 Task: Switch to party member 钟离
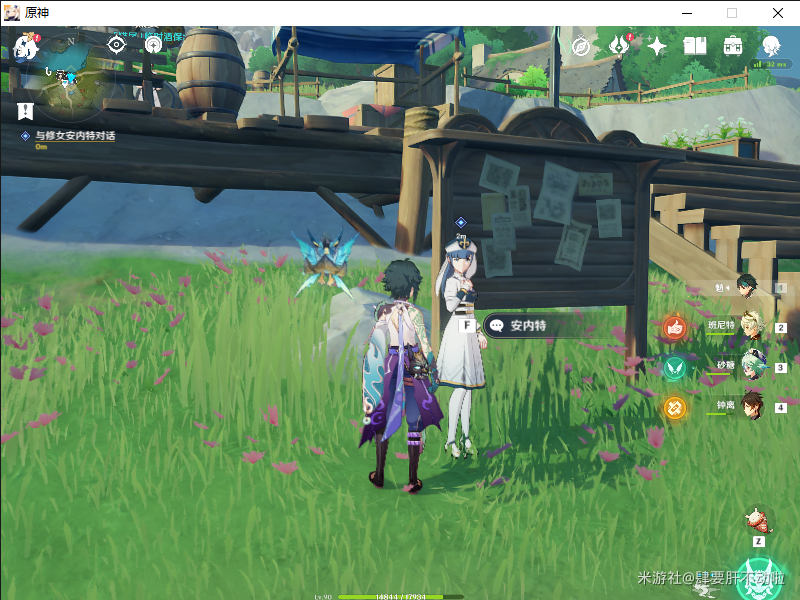751,405
